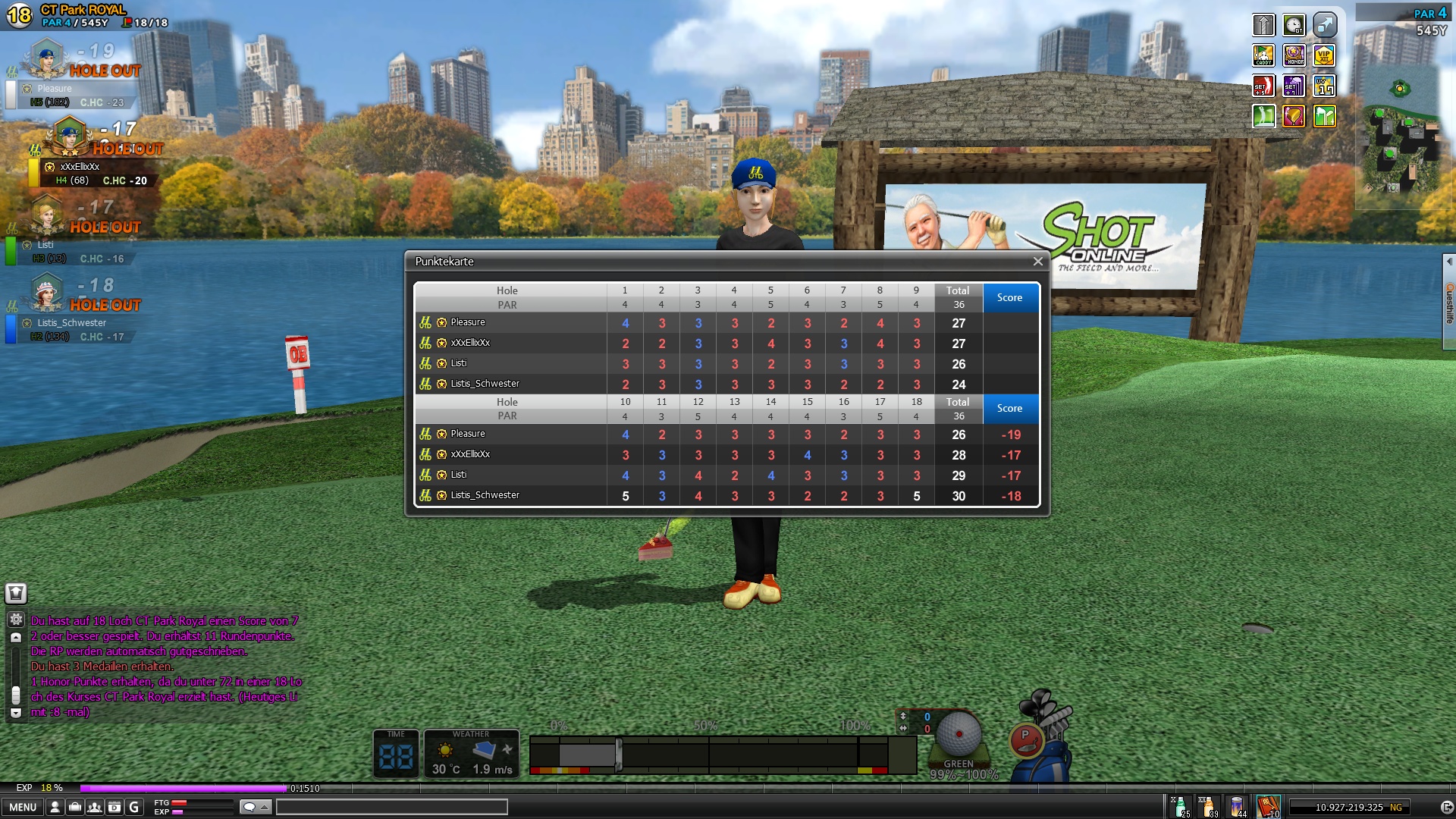
Task: Click the GT clock icon
Action: tap(1294, 25)
